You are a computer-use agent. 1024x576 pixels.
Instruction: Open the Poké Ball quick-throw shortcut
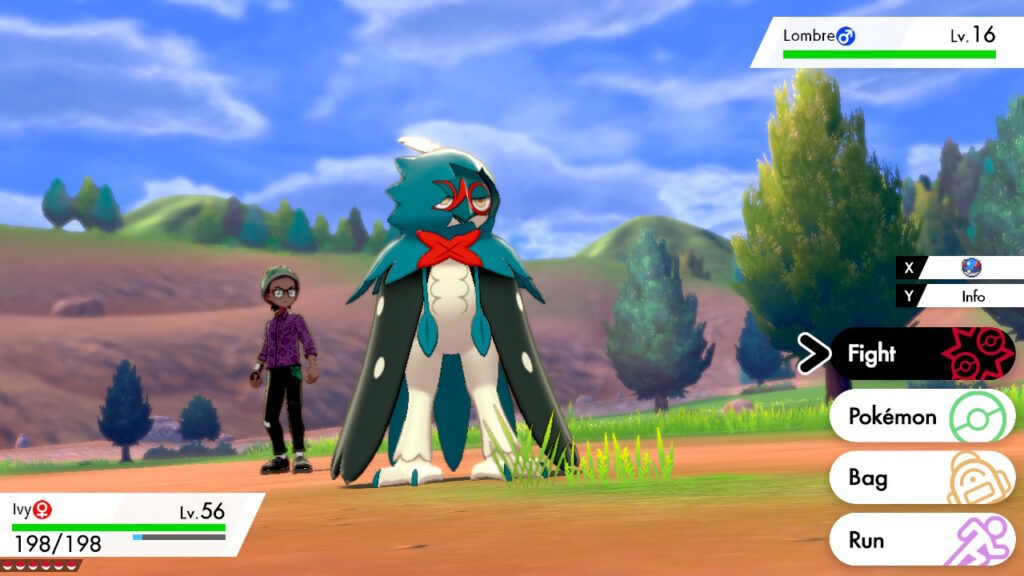(966, 267)
